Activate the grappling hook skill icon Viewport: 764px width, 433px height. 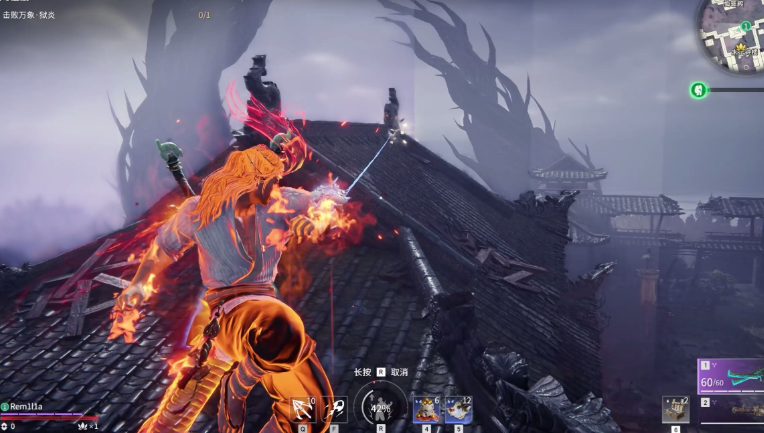tap(302, 409)
